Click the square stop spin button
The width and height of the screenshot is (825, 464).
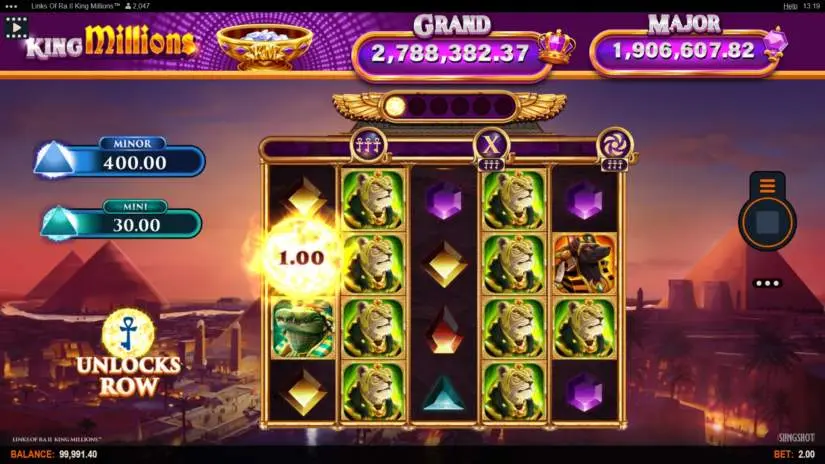(x=767, y=223)
